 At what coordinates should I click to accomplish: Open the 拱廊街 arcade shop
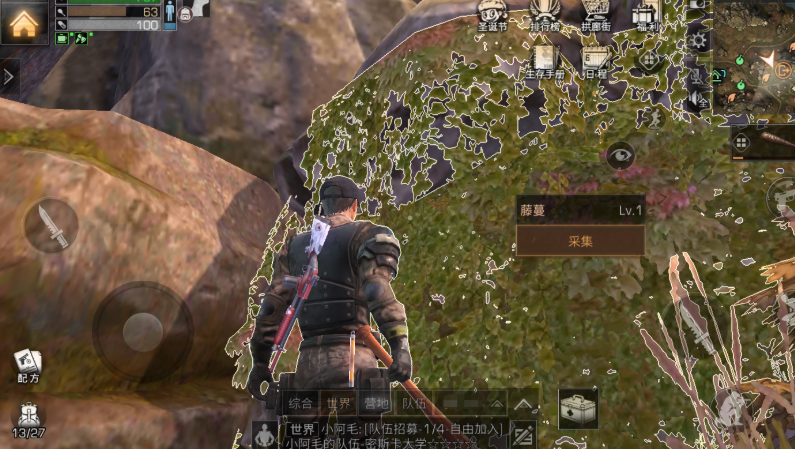[596, 17]
